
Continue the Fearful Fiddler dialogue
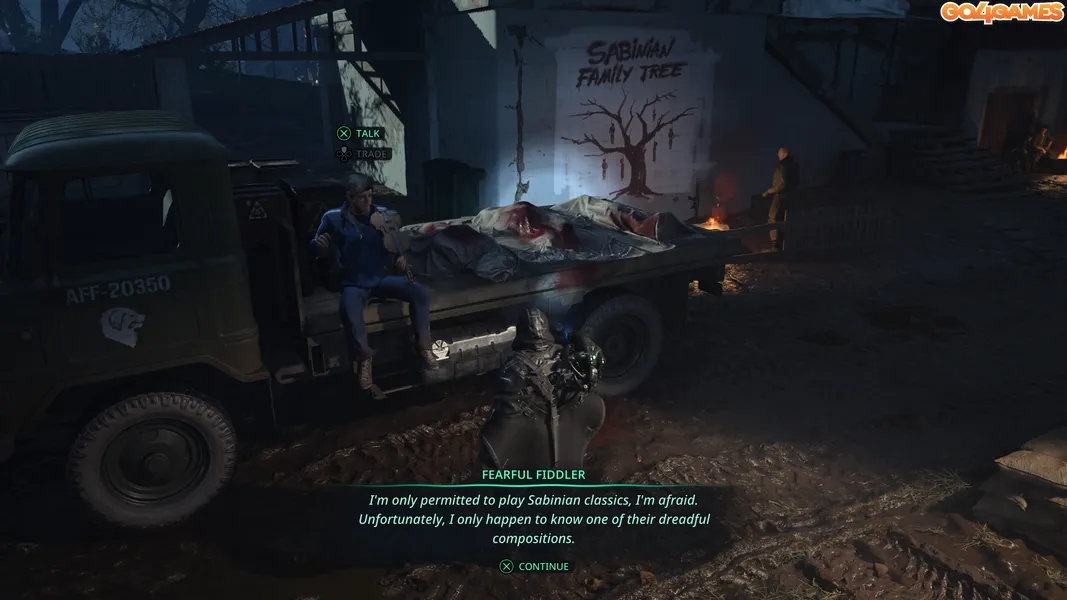(x=534, y=566)
